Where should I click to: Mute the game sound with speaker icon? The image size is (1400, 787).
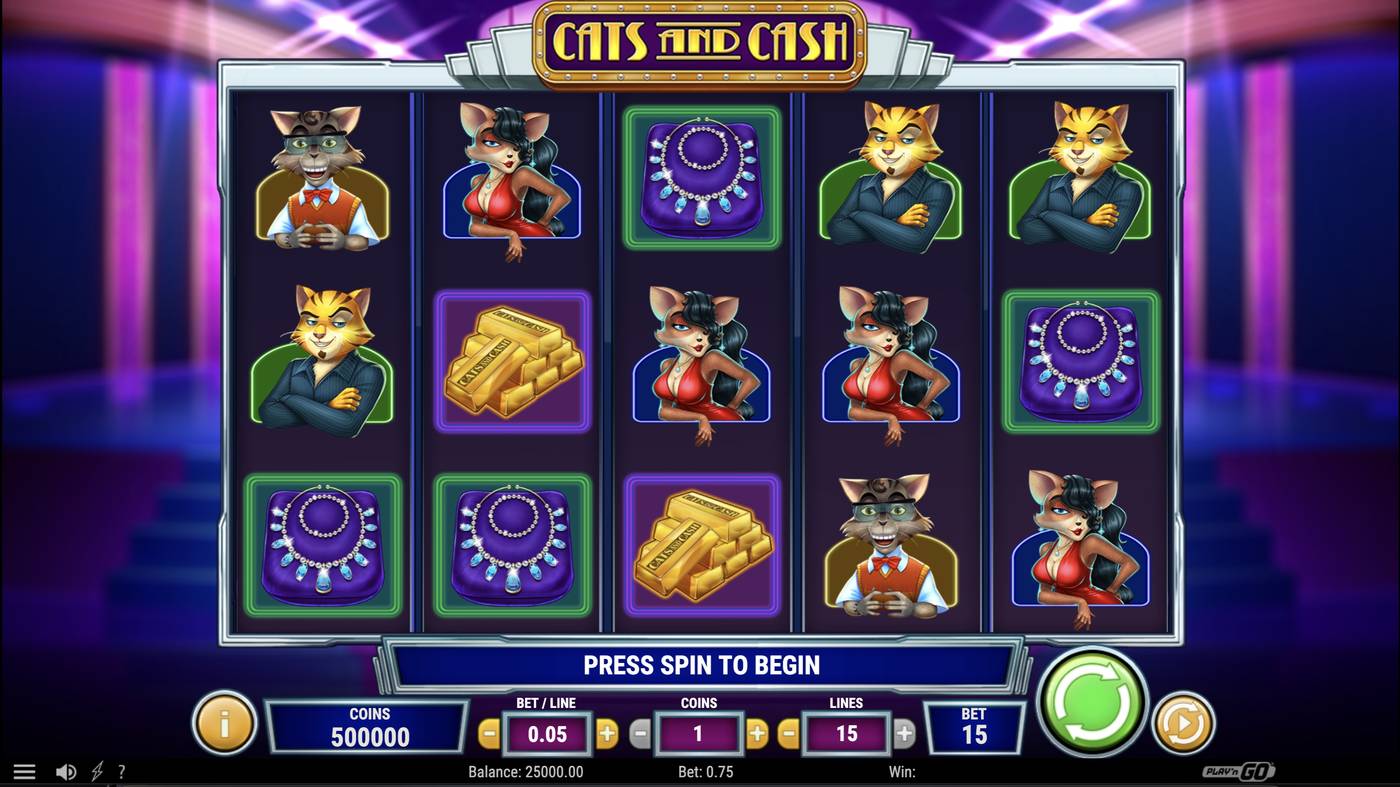click(66, 771)
